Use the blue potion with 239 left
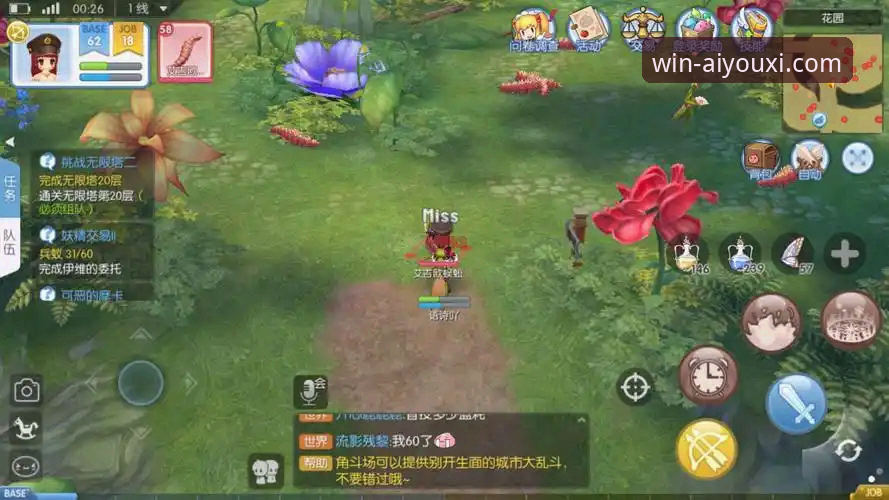The height and width of the screenshot is (500, 889). (740, 253)
